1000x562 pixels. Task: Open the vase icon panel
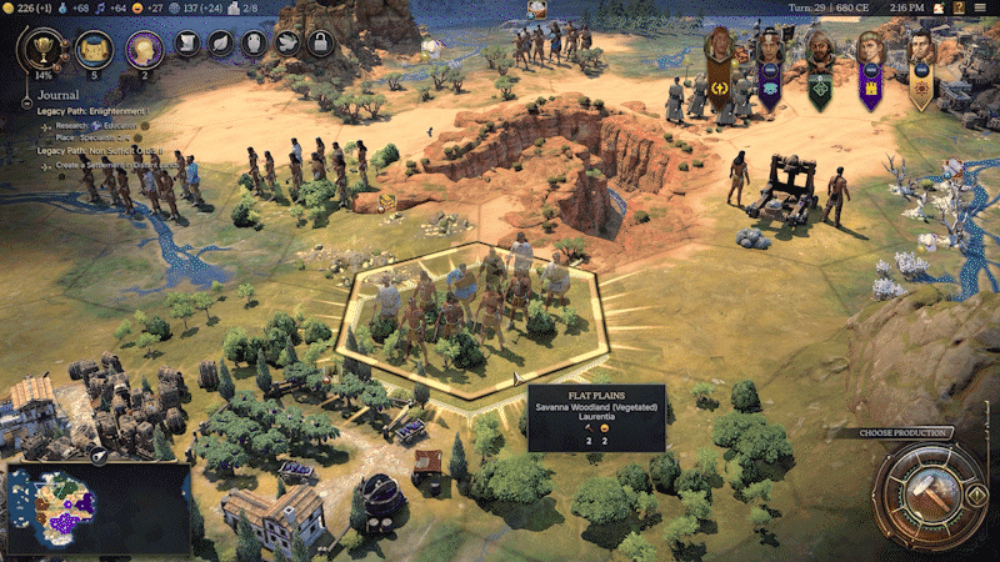(x=253, y=43)
